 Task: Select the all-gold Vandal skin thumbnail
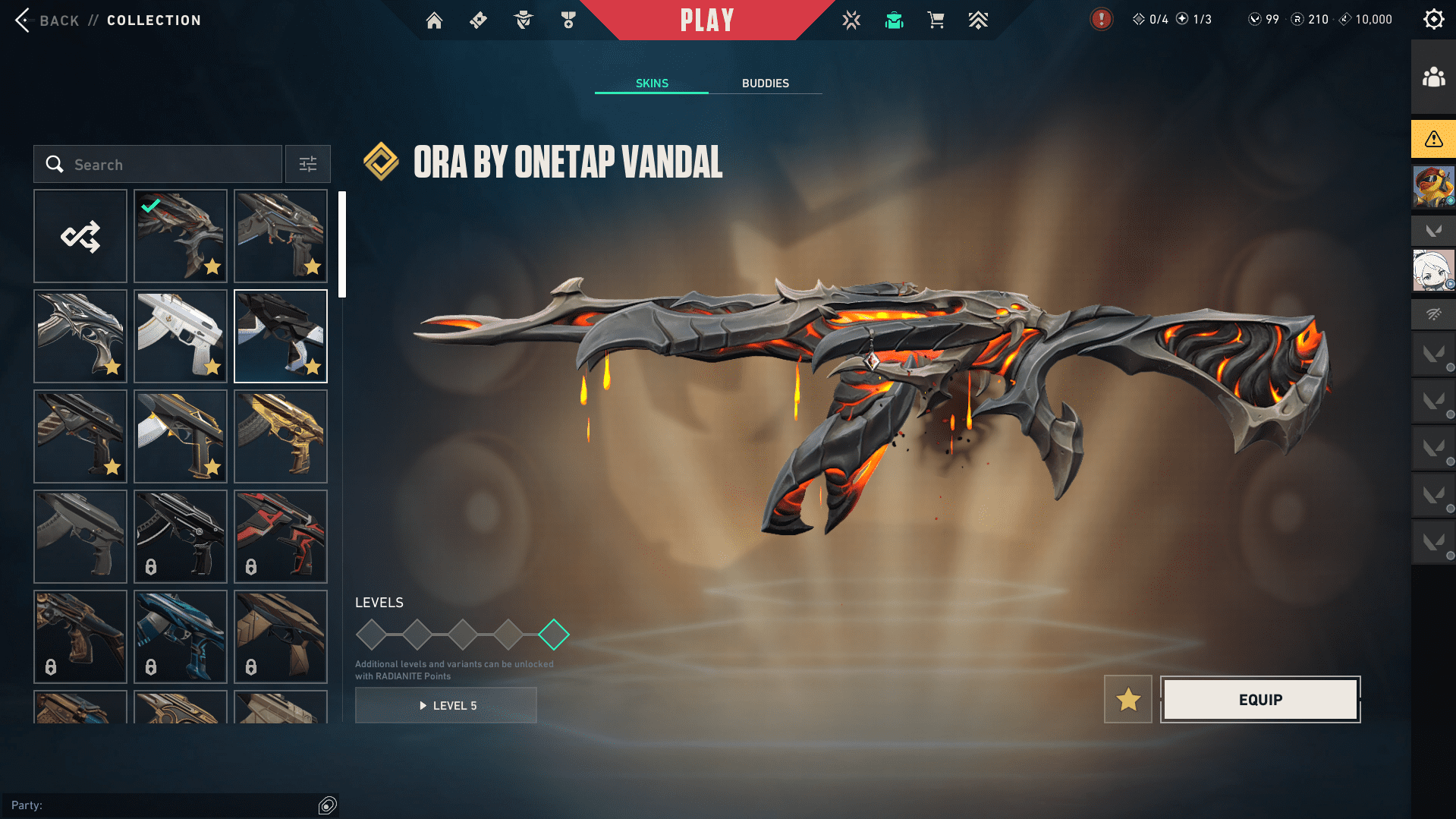pyautogui.click(x=281, y=436)
